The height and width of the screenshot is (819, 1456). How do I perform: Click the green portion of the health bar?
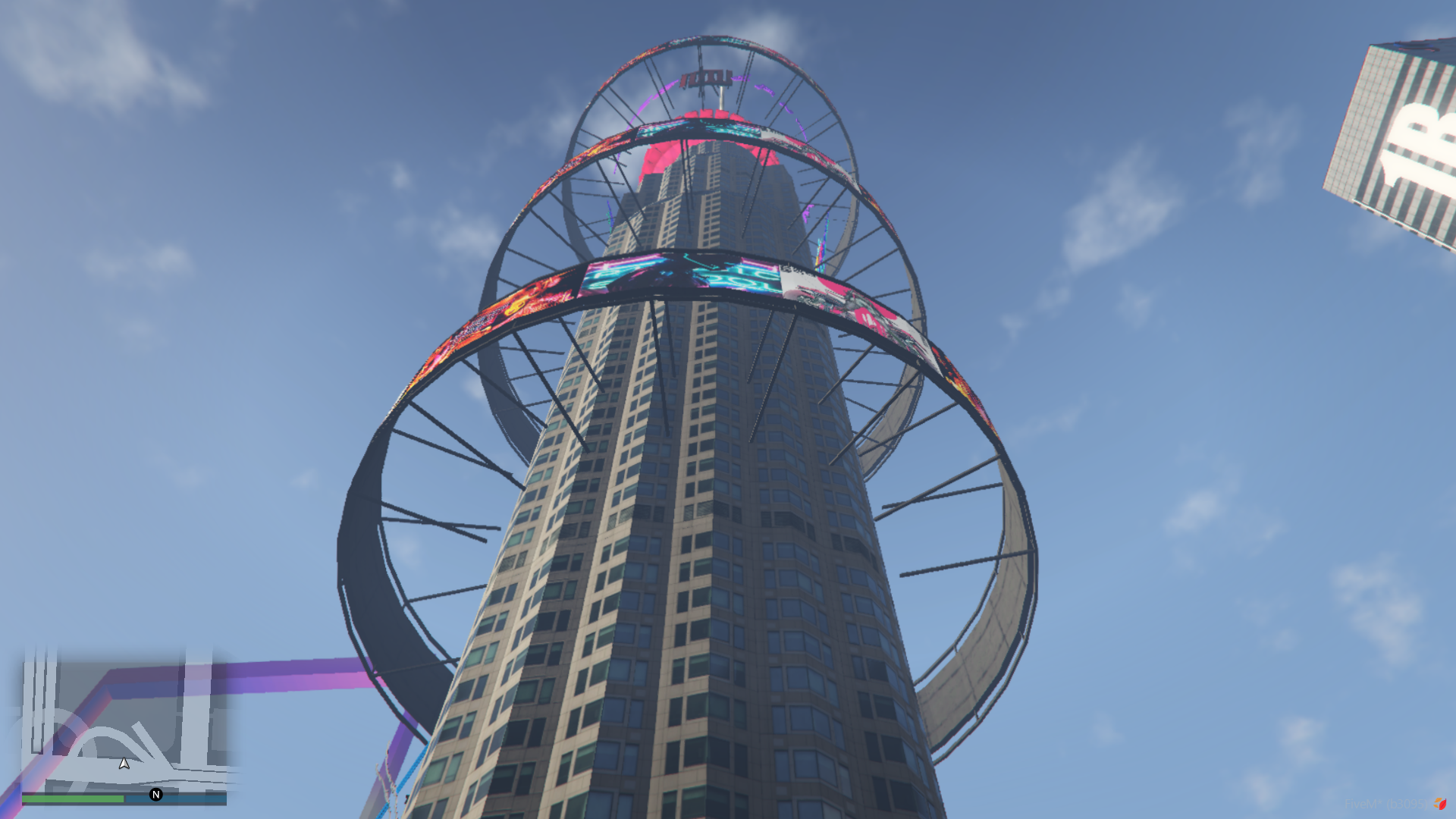pyautogui.click(x=73, y=799)
